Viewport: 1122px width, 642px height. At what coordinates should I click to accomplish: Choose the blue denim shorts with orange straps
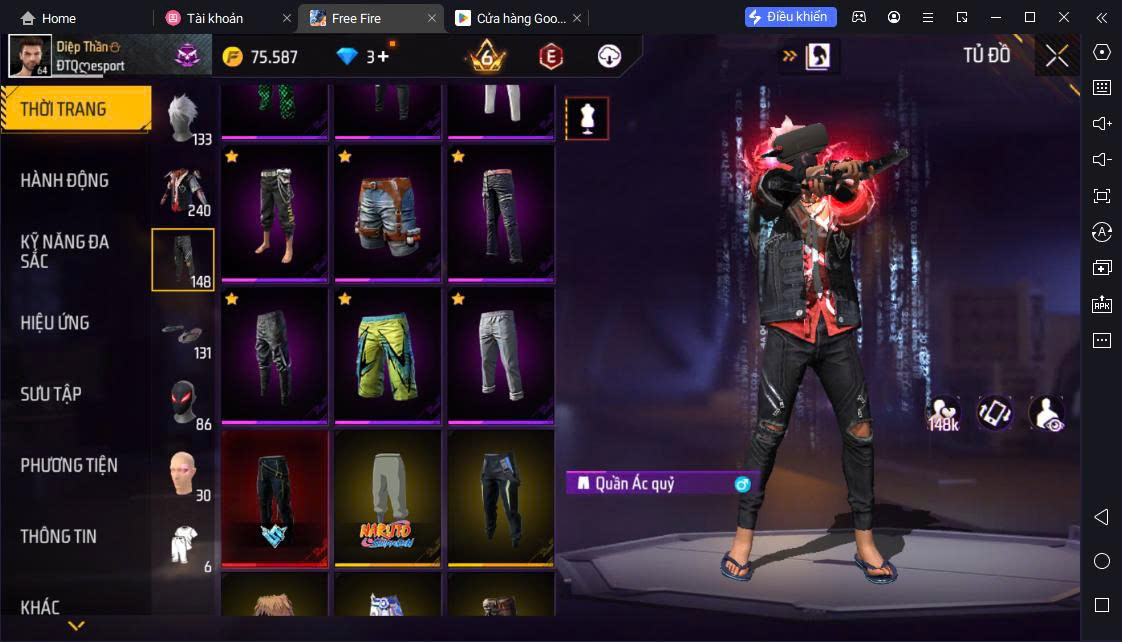[x=387, y=211]
